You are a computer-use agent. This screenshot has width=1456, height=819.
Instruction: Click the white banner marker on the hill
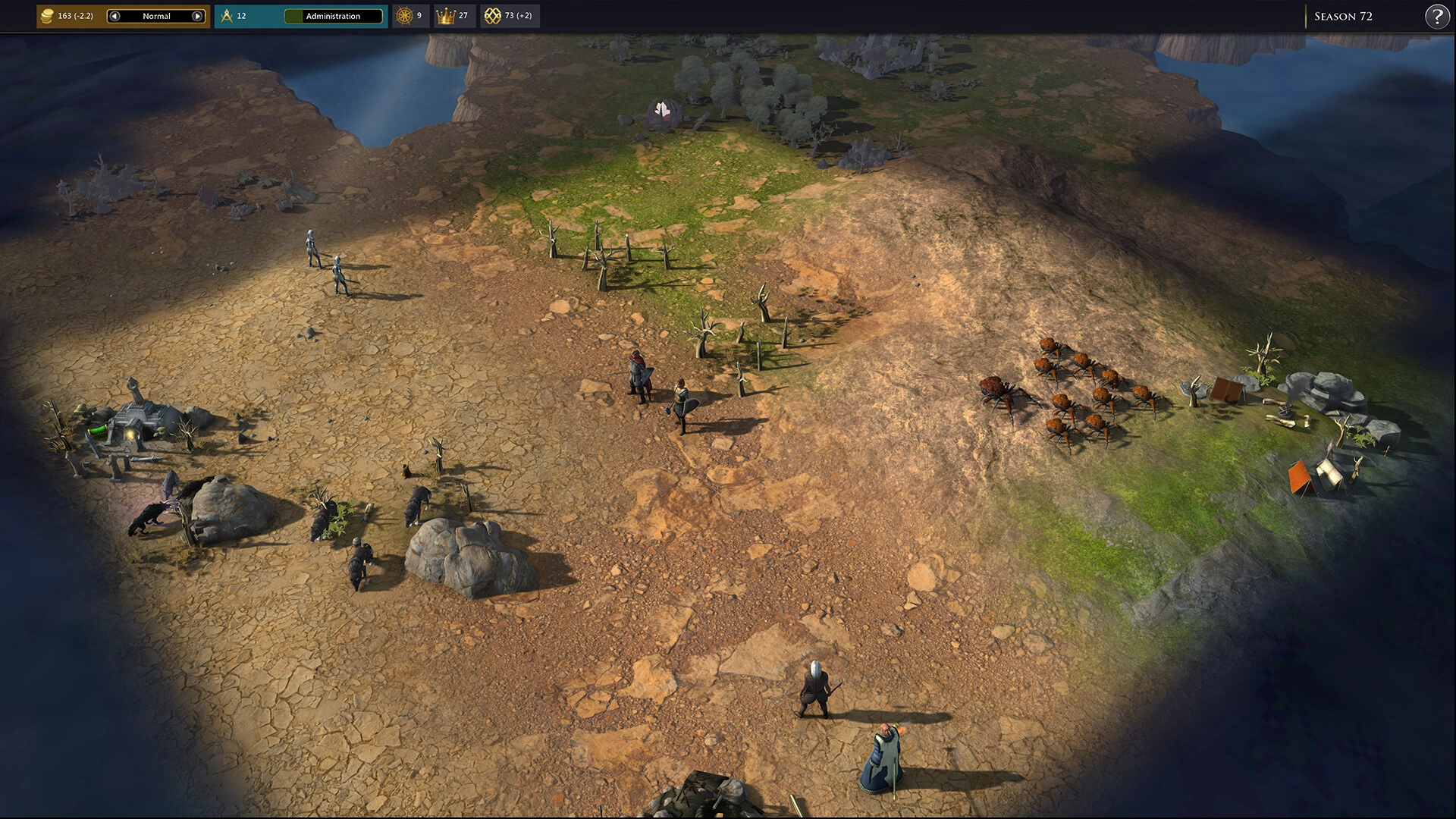661,110
